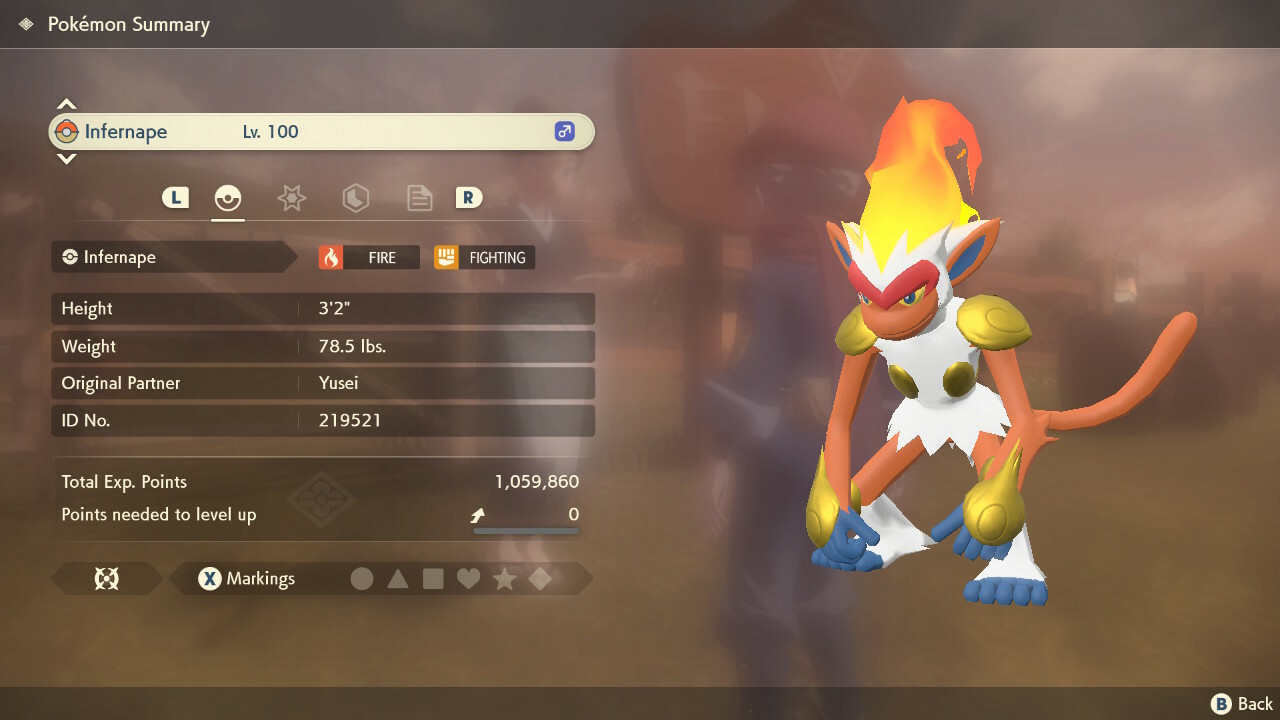The image size is (1280, 720).
Task: Go Back from the Pokémon Summary
Action: (x=1242, y=704)
